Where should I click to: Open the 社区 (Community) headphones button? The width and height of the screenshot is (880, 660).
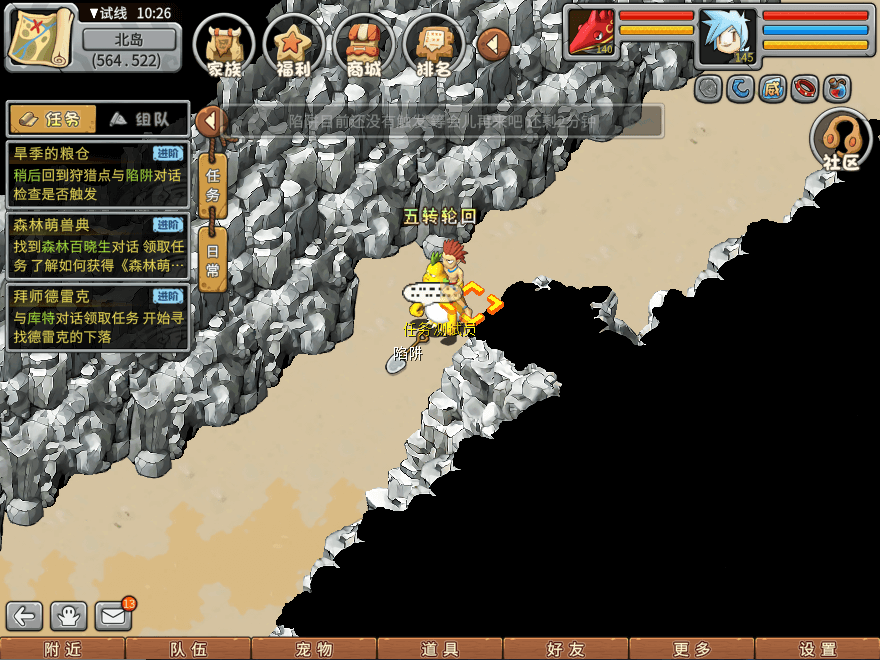click(x=842, y=140)
